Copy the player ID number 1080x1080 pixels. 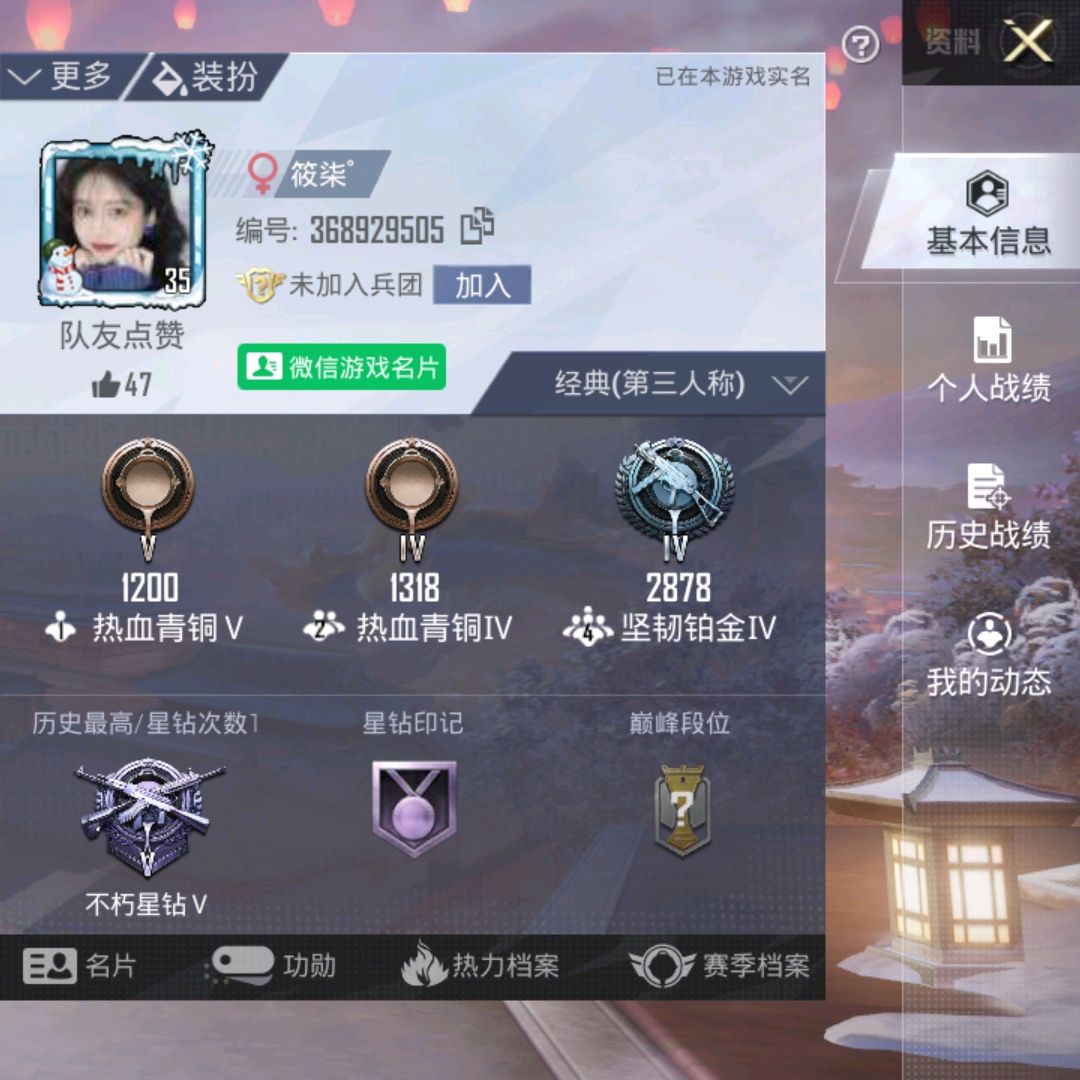(477, 228)
